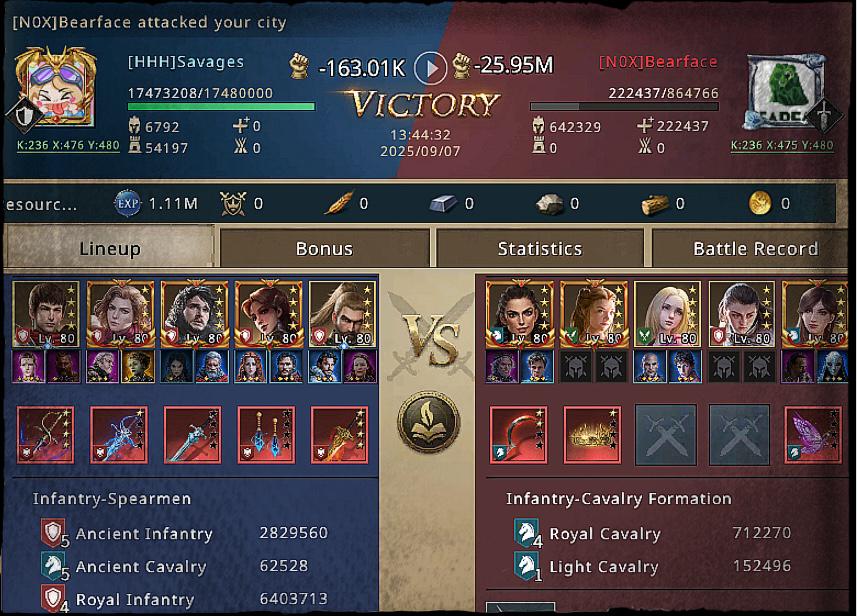
Task: Show the Battle Record tab
Action: [755, 249]
